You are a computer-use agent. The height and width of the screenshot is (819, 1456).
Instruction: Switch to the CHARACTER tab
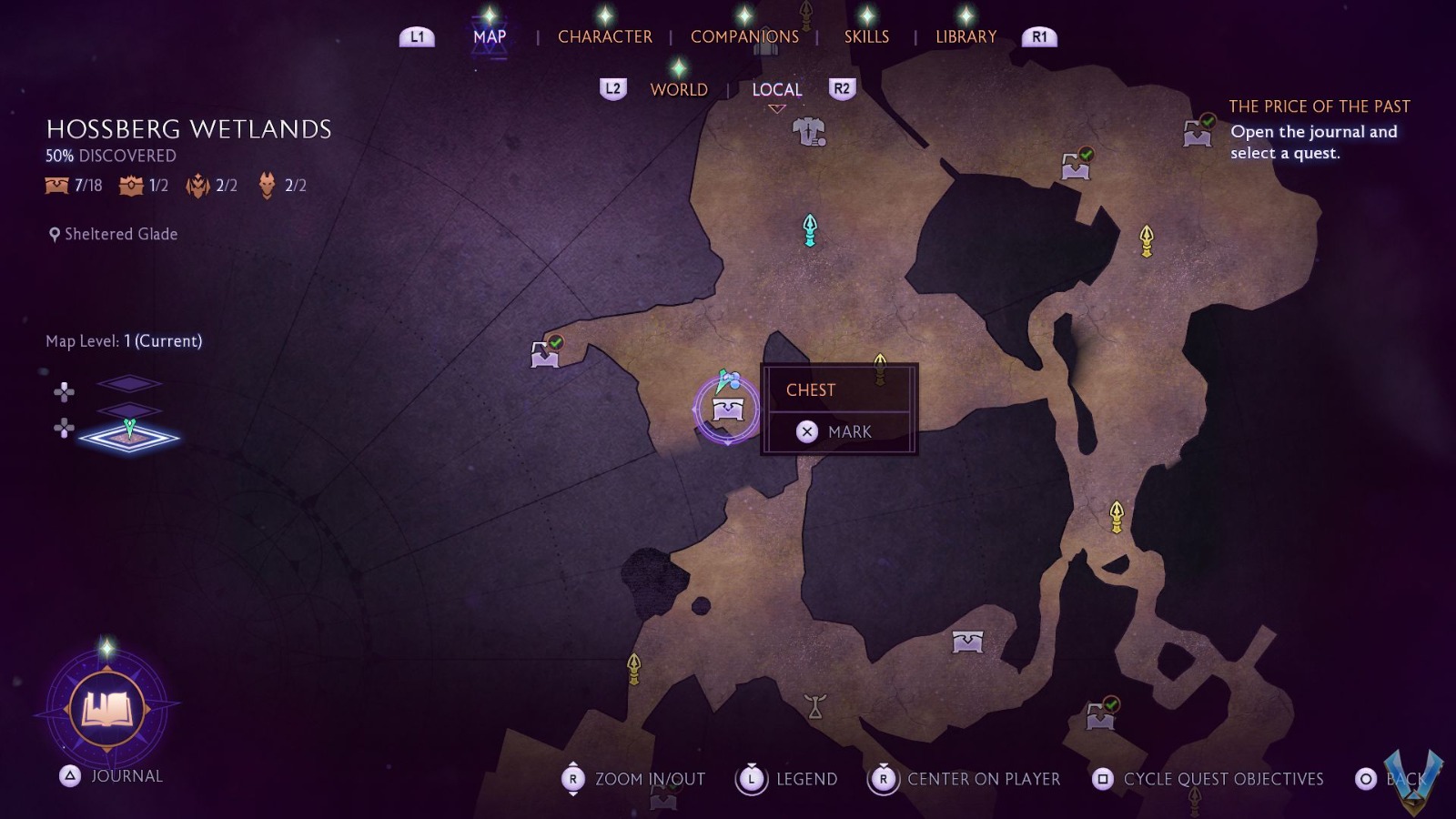tap(606, 37)
